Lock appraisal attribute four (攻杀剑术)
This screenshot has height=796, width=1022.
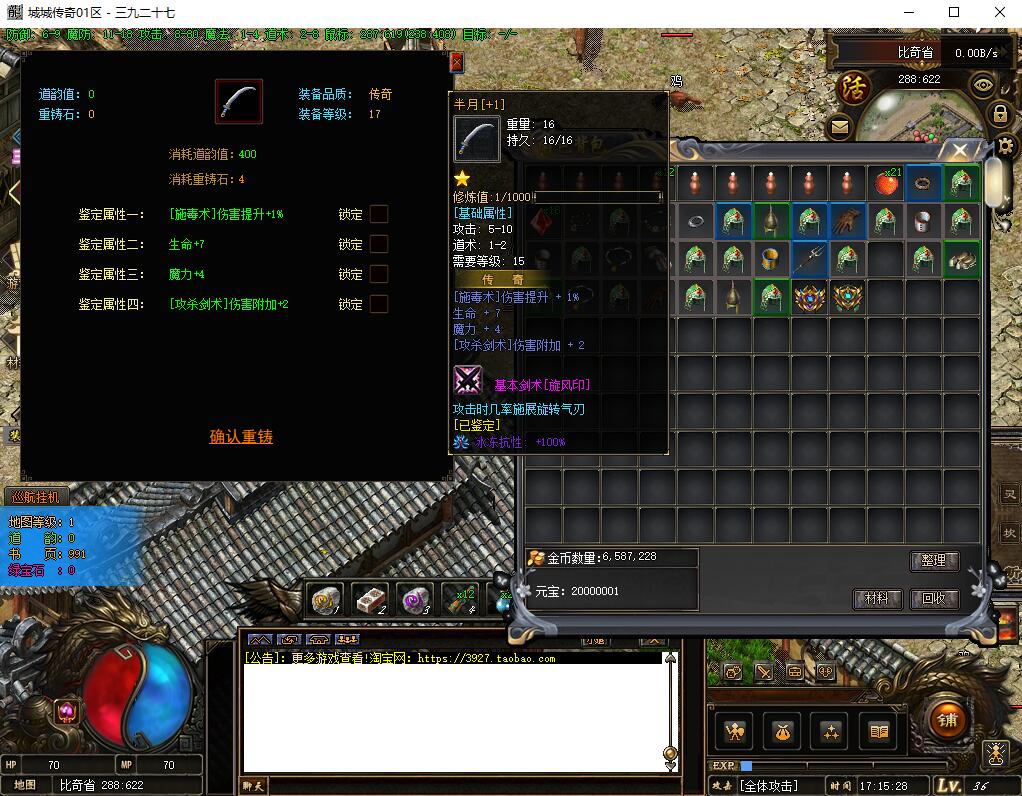(x=379, y=304)
